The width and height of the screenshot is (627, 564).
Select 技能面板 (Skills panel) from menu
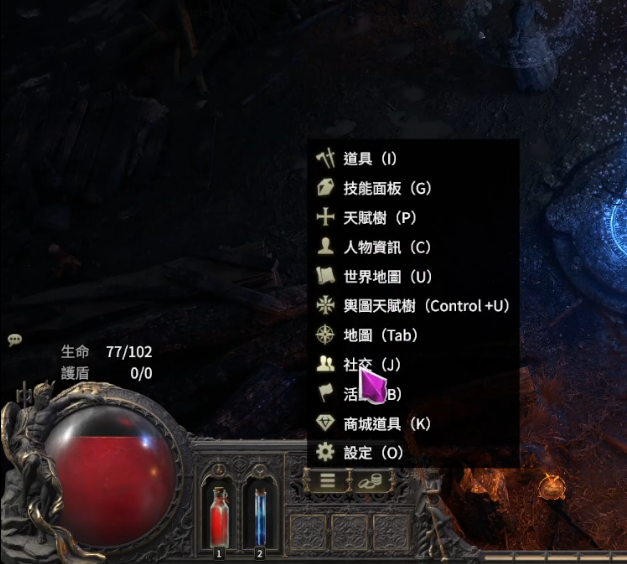click(386, 188)
